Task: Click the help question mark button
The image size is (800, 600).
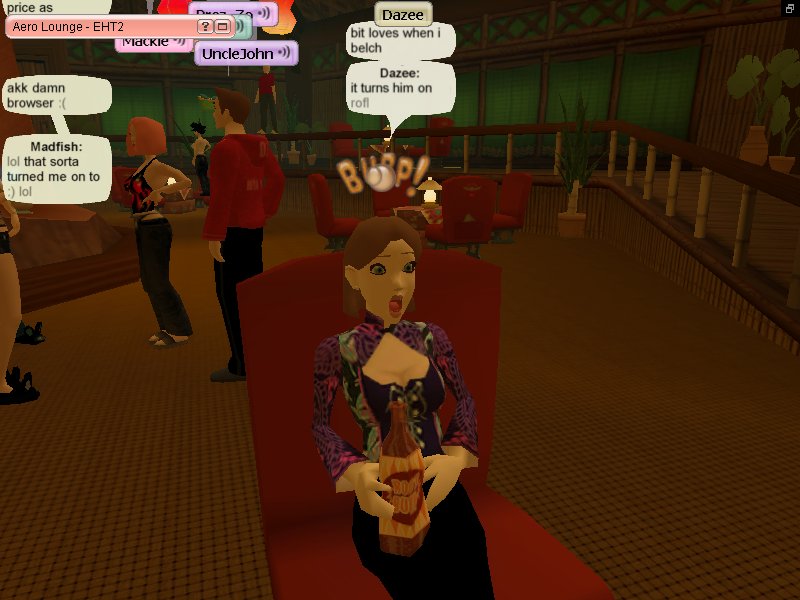Action: pyautogui.click(x=204, y=26)
